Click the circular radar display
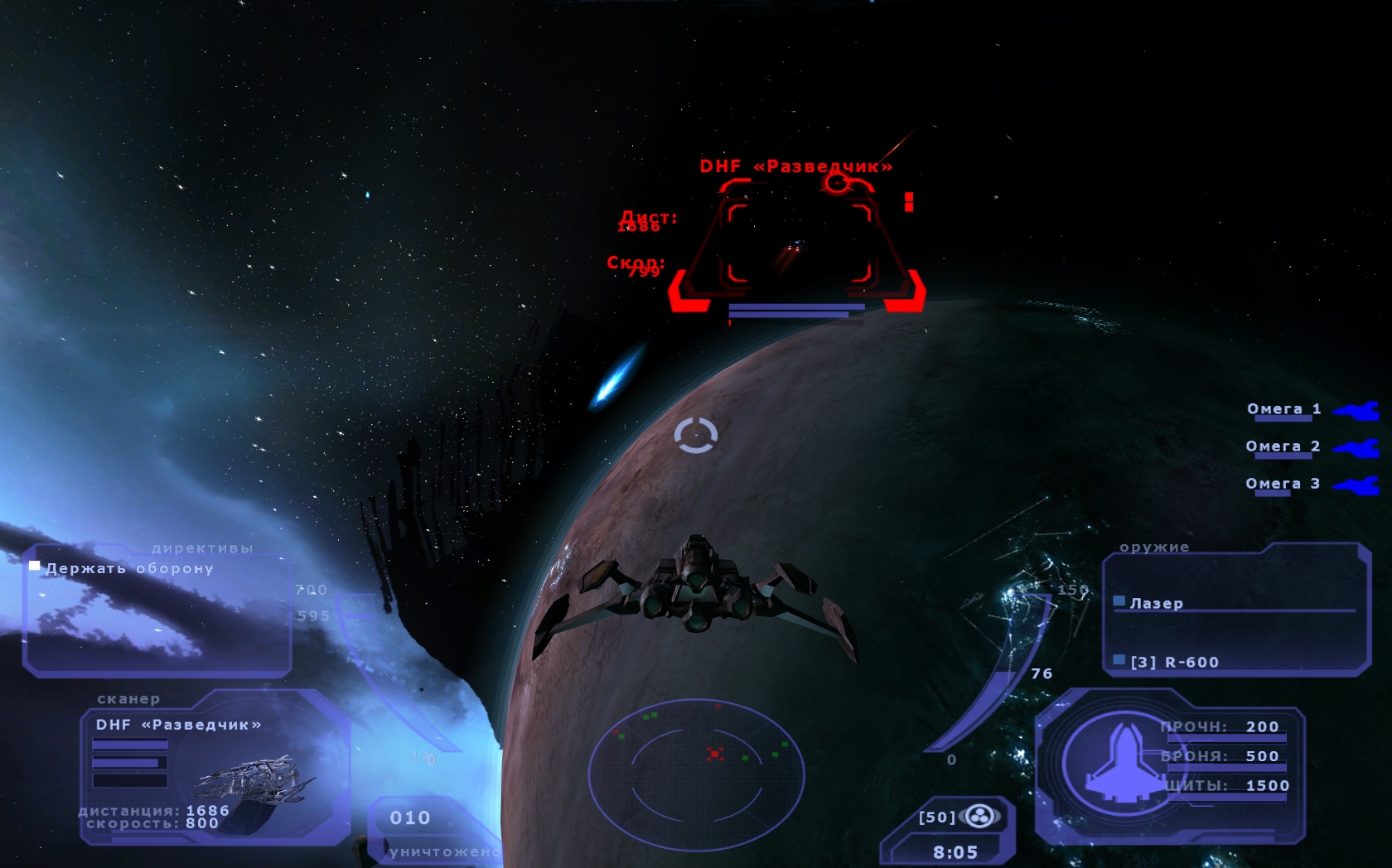Screen dimensions: 1392x868 pyautogui.click(x=696, y=774)
